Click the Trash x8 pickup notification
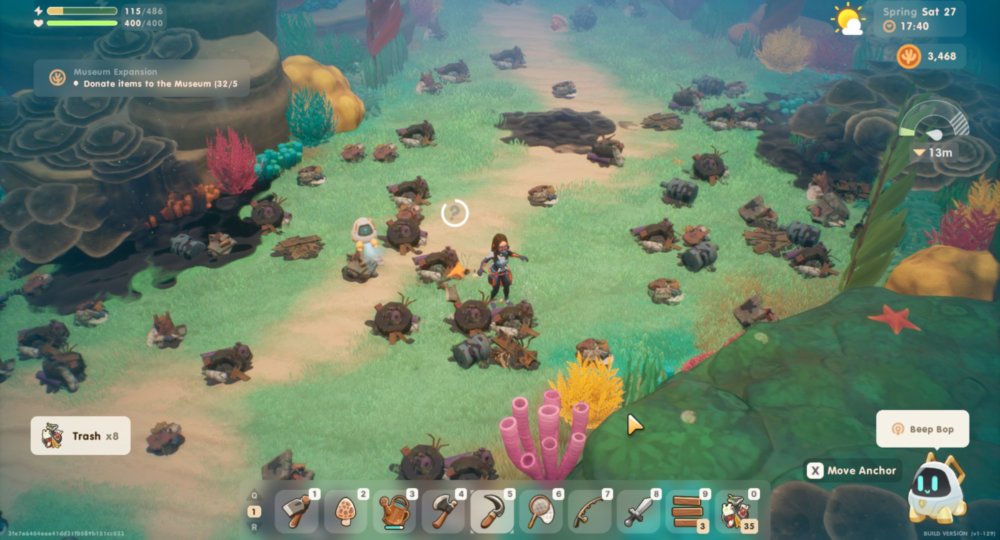1000x540 pixels. [x=81, y=436]
